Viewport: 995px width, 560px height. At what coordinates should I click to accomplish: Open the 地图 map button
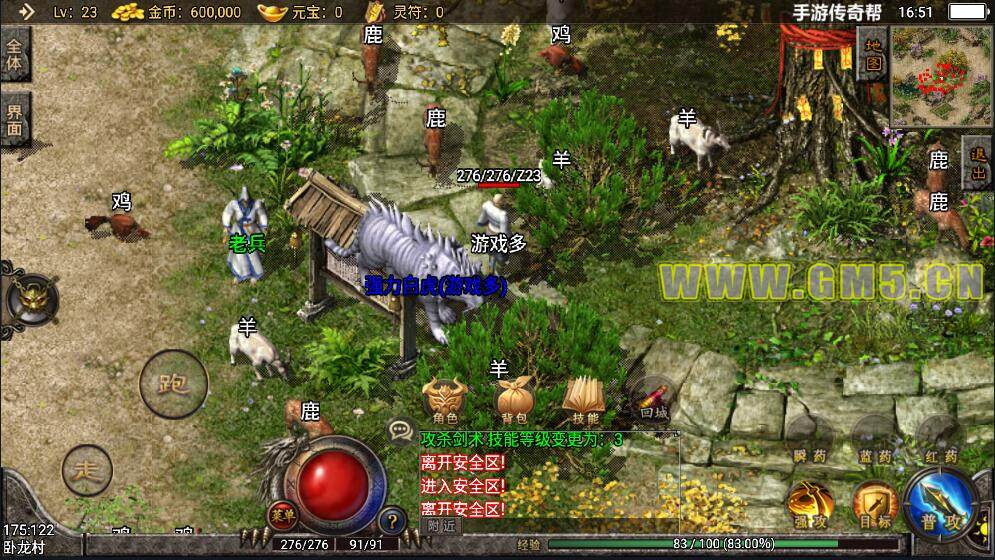coord(872,54)
